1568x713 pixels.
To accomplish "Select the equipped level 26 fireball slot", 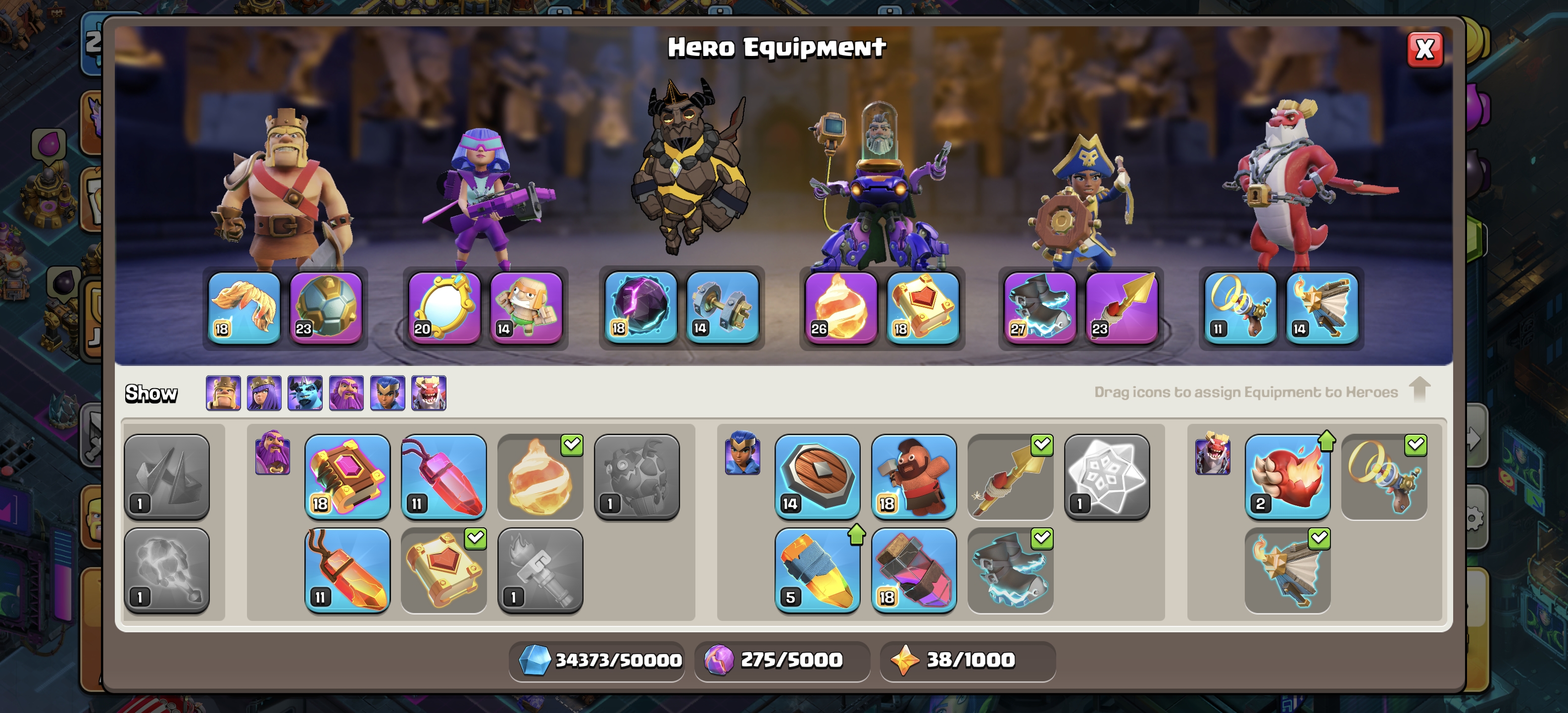I will pos(841,307).
